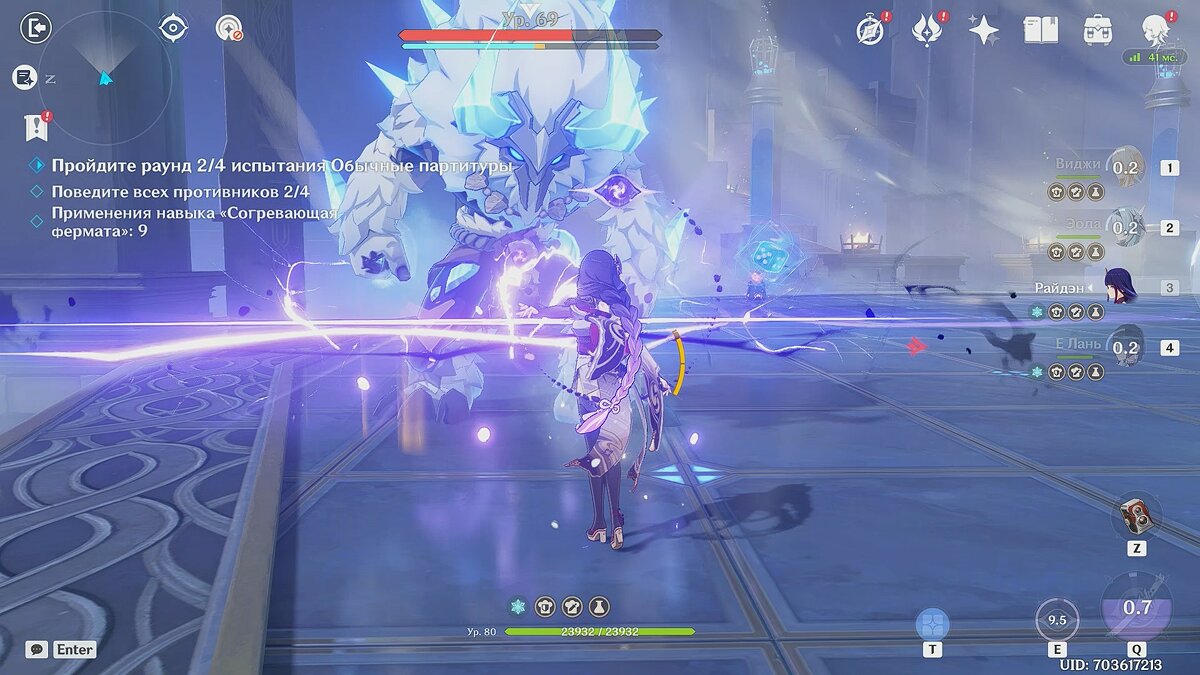Use the gadget above the Z key
Screen dimensions: 1200x675
click(x=1136, y=515)
